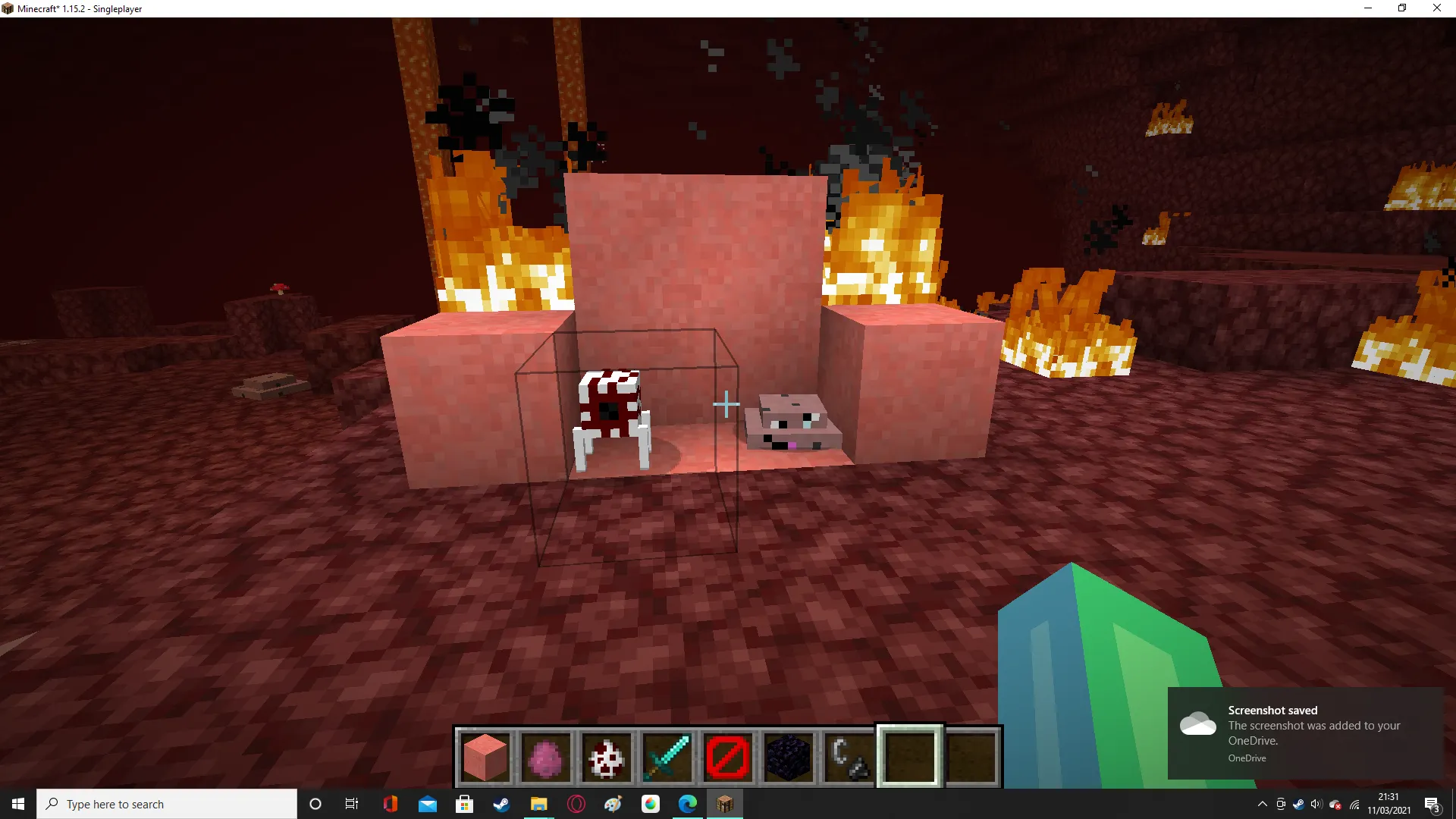1456x819 pixels.
Task: Open the notification center showing 3 alerts
Action: 1432,804
